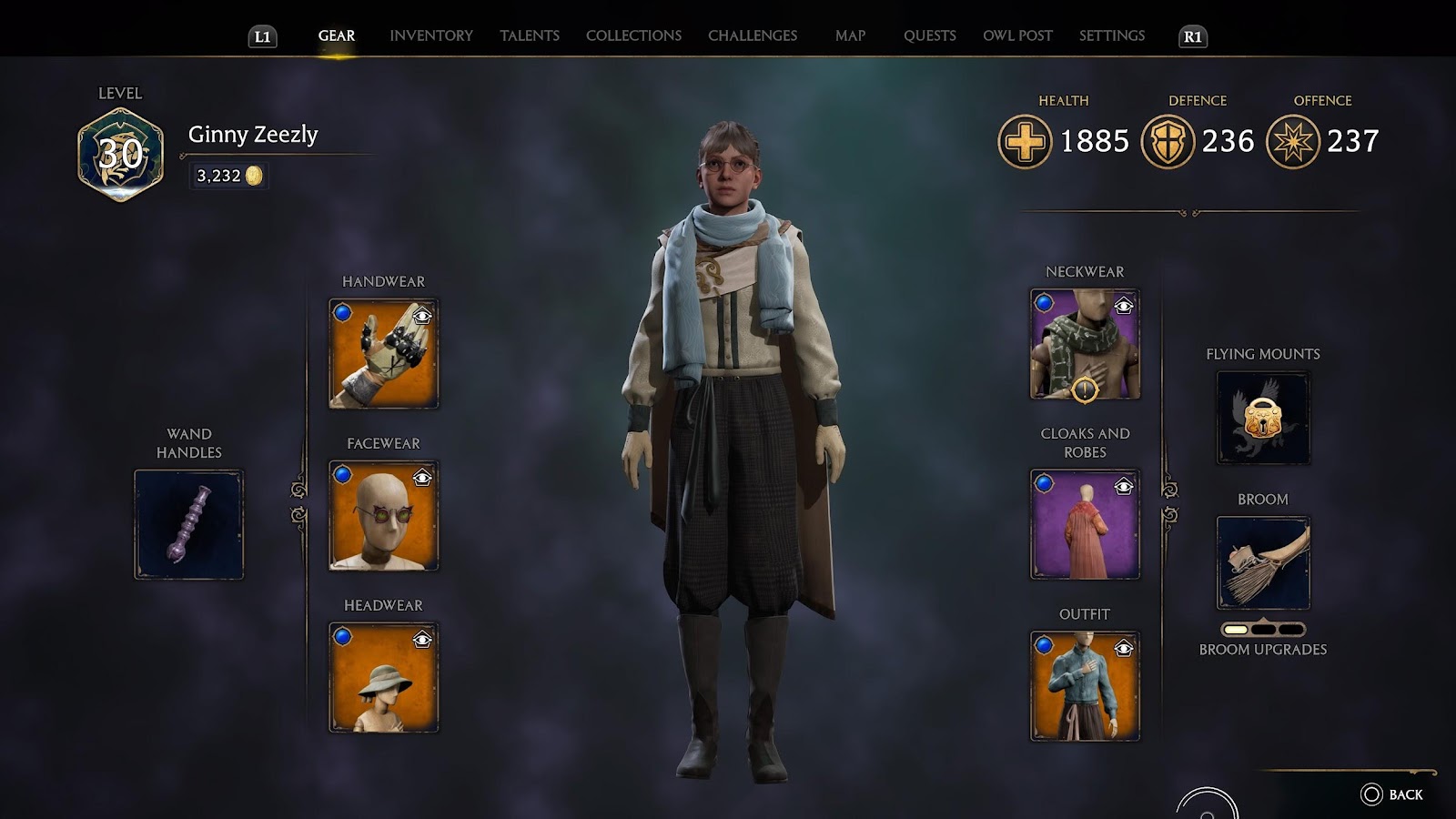Image resolution: width=1456 pixels, height=819 pixels.
Task: Open the Owl Post tab
Action: 1017,35
